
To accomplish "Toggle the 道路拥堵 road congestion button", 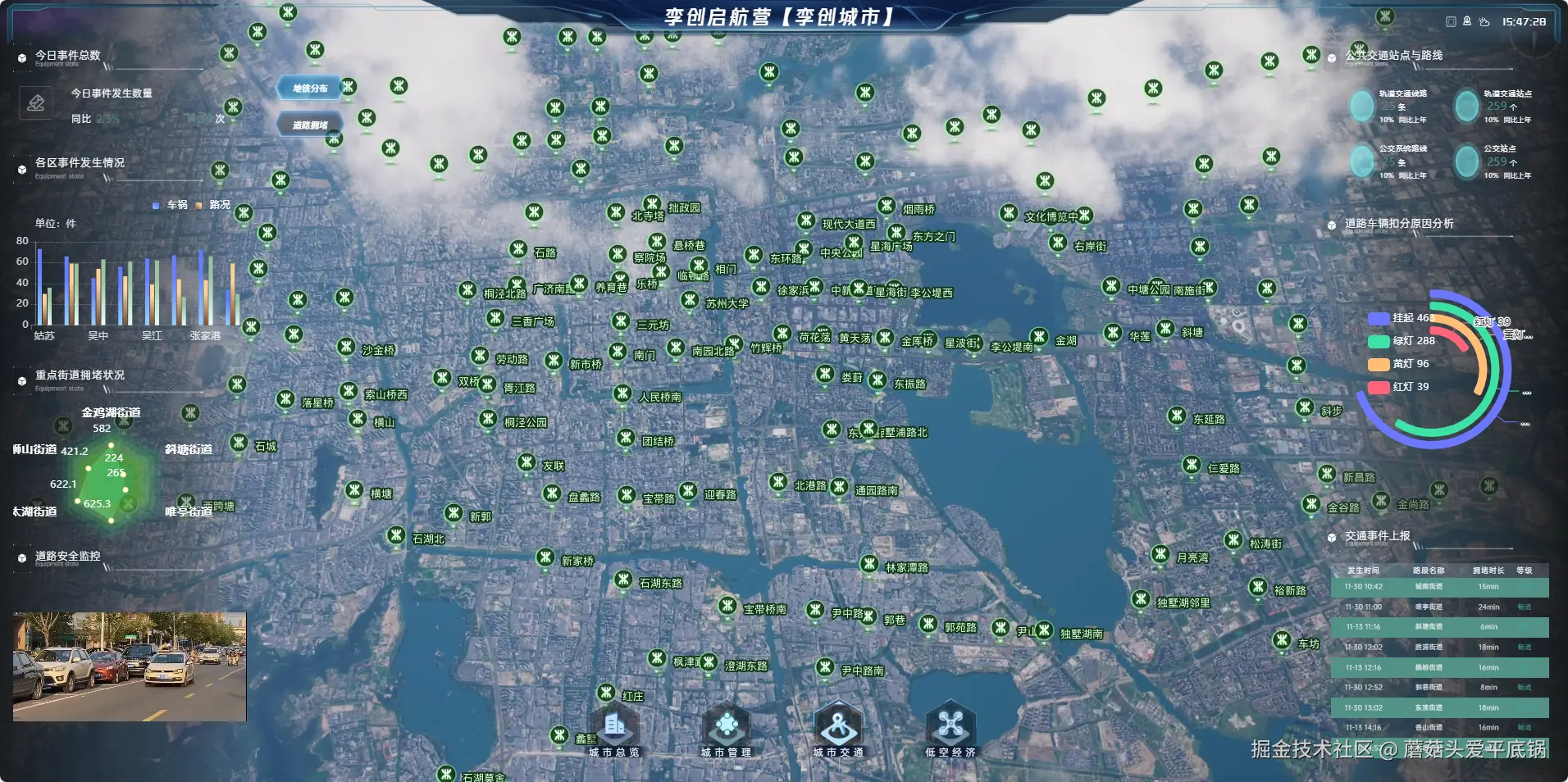I will pos(310,125).
